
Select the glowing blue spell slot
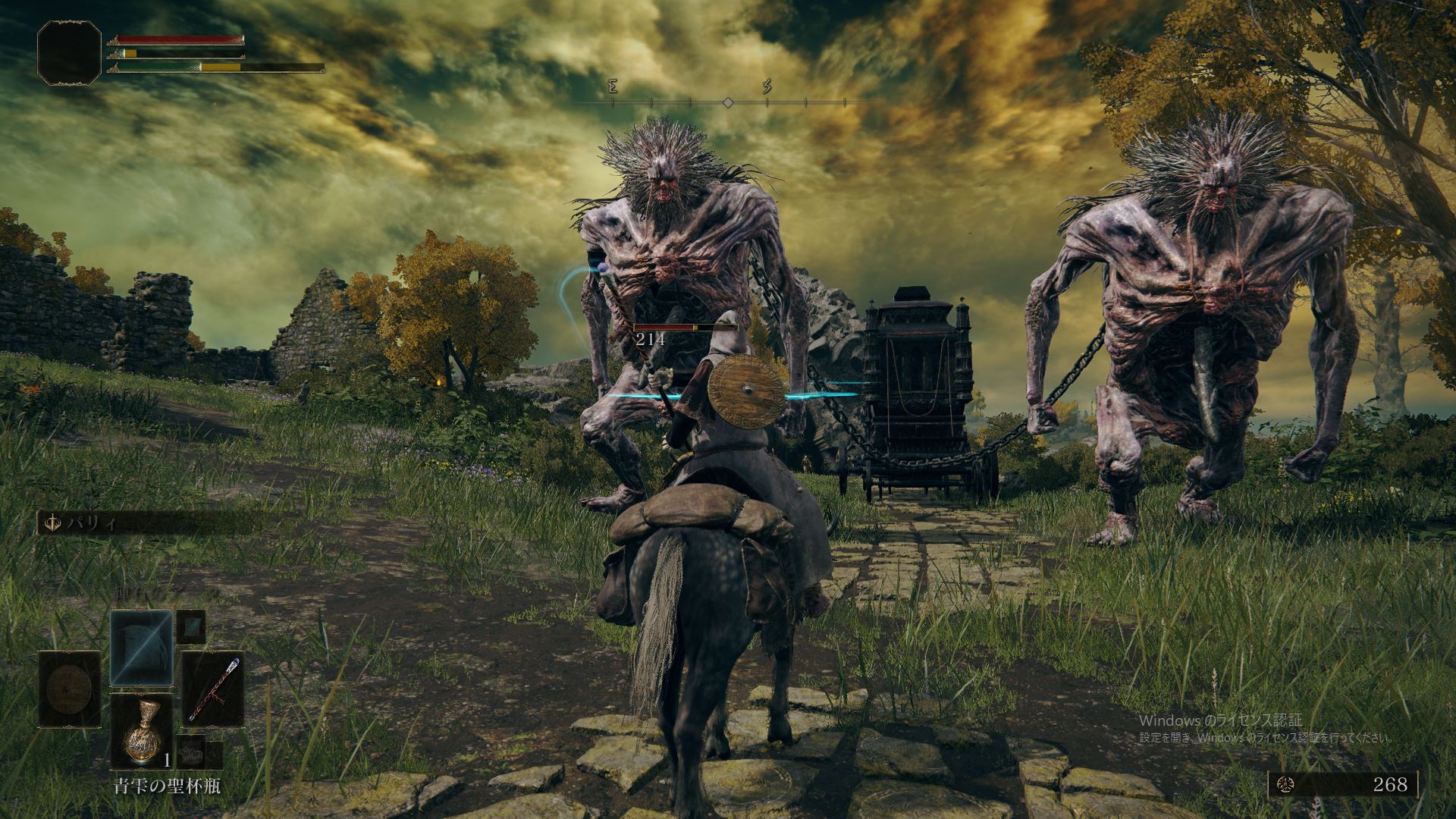click(x=141, y=647)
